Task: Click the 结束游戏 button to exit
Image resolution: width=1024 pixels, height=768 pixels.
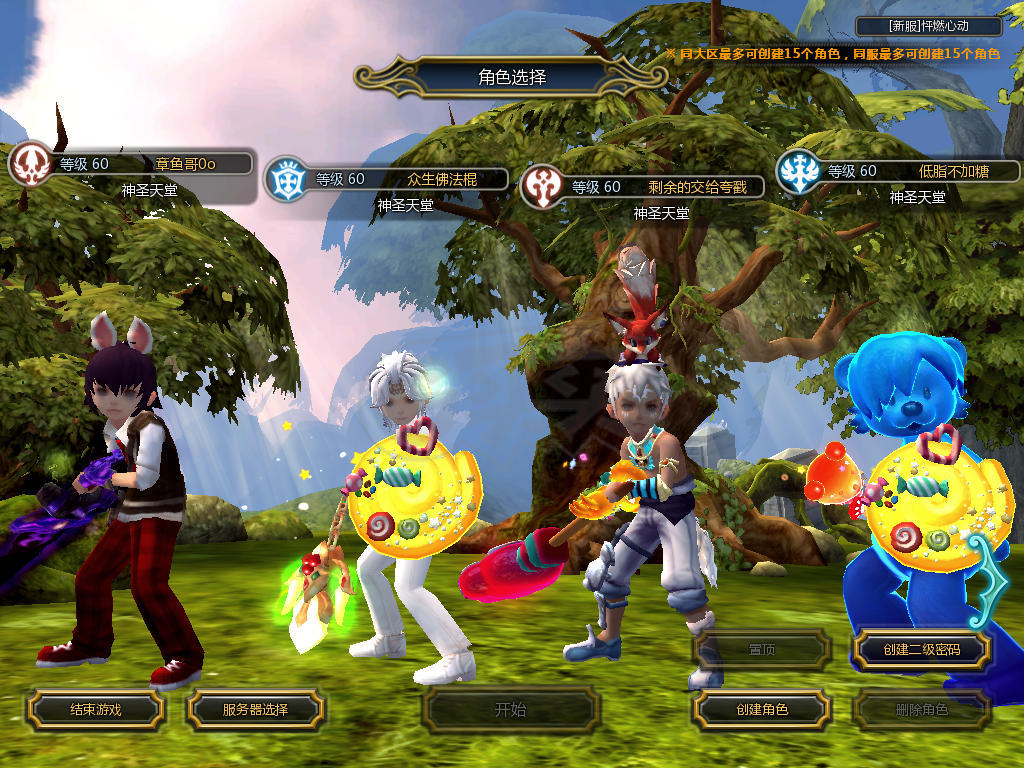Action: (95, 709)
